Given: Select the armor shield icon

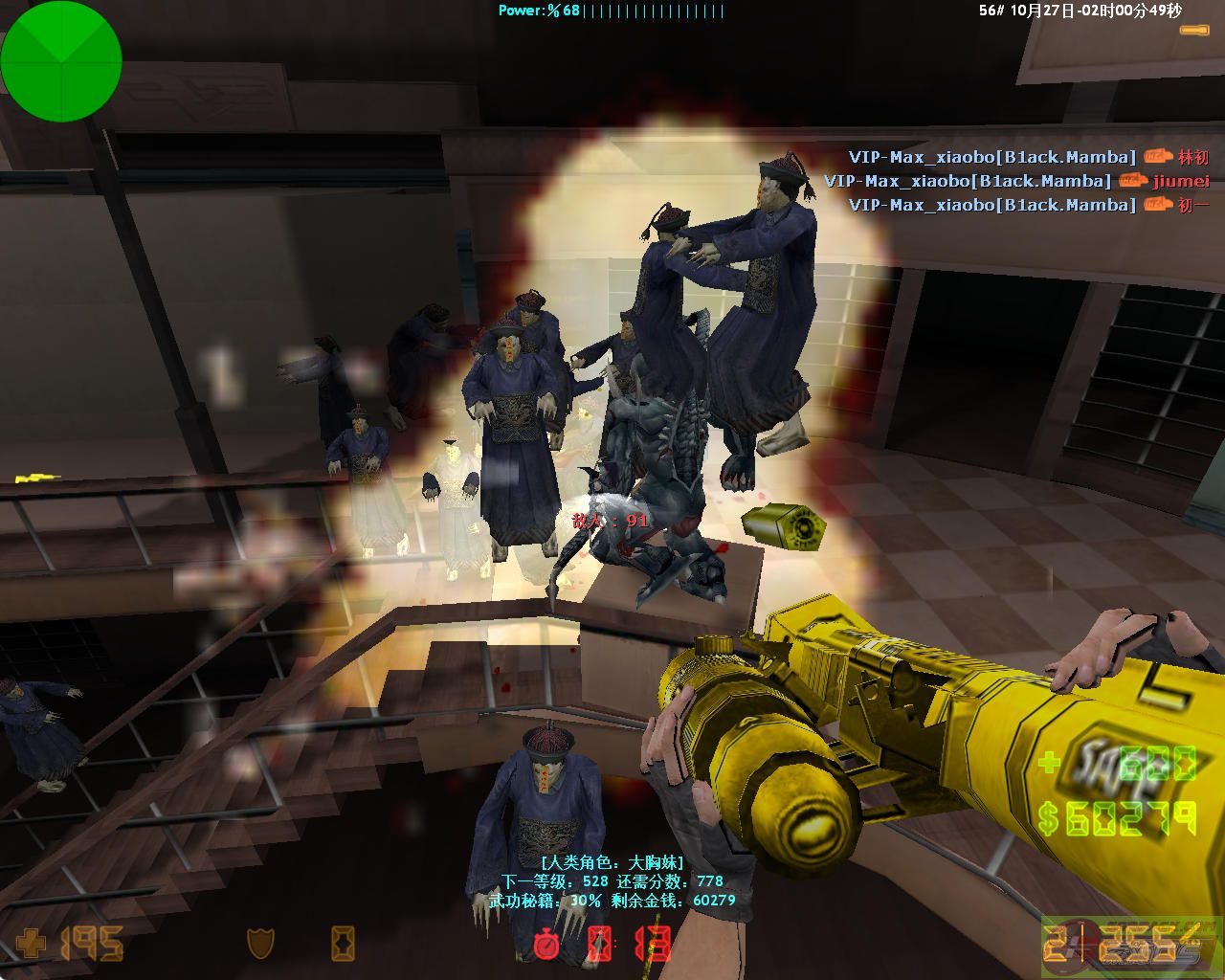Looking at the screenshot, I should (x=260, y=944).
